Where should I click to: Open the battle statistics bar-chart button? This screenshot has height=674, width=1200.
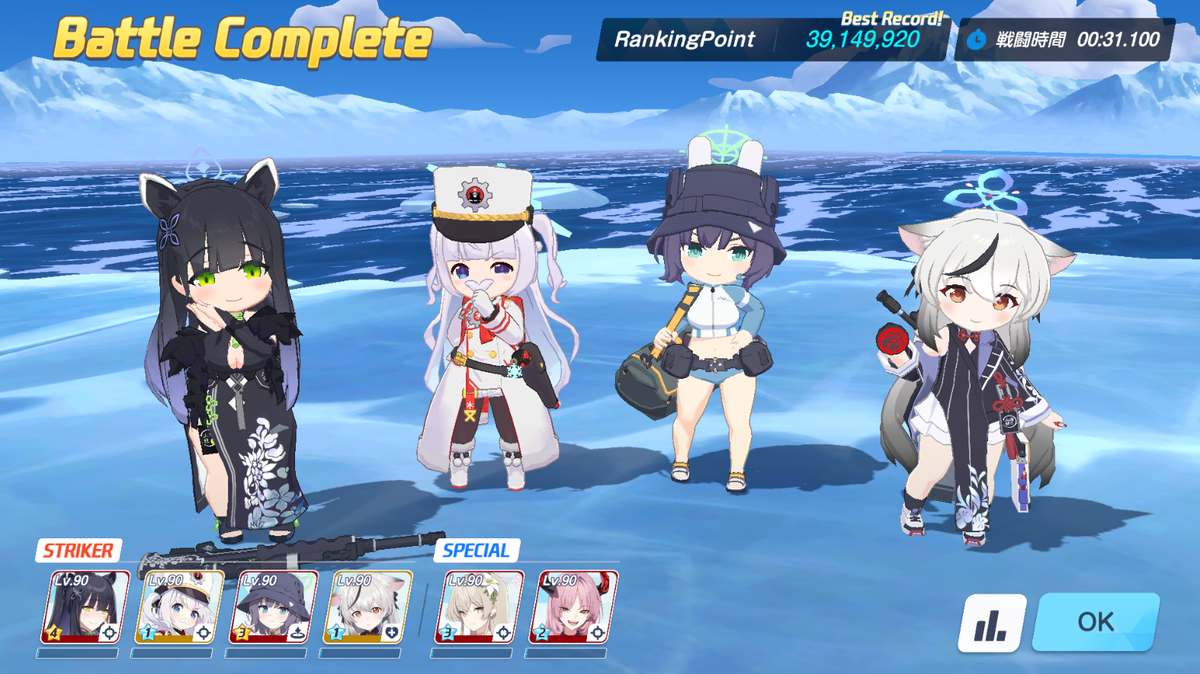click(x=992, y=623)
